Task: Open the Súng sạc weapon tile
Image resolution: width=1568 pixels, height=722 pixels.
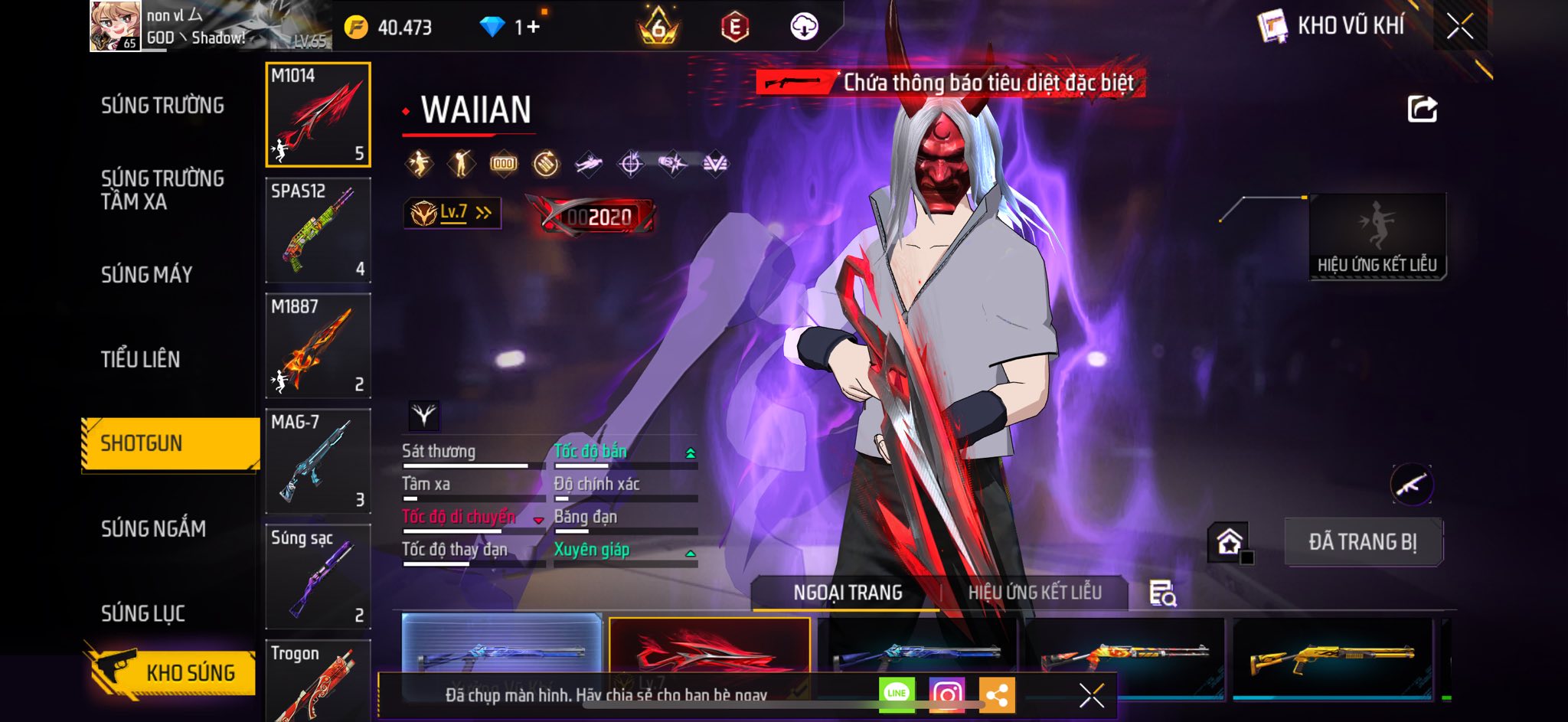Action: point(318,577)
